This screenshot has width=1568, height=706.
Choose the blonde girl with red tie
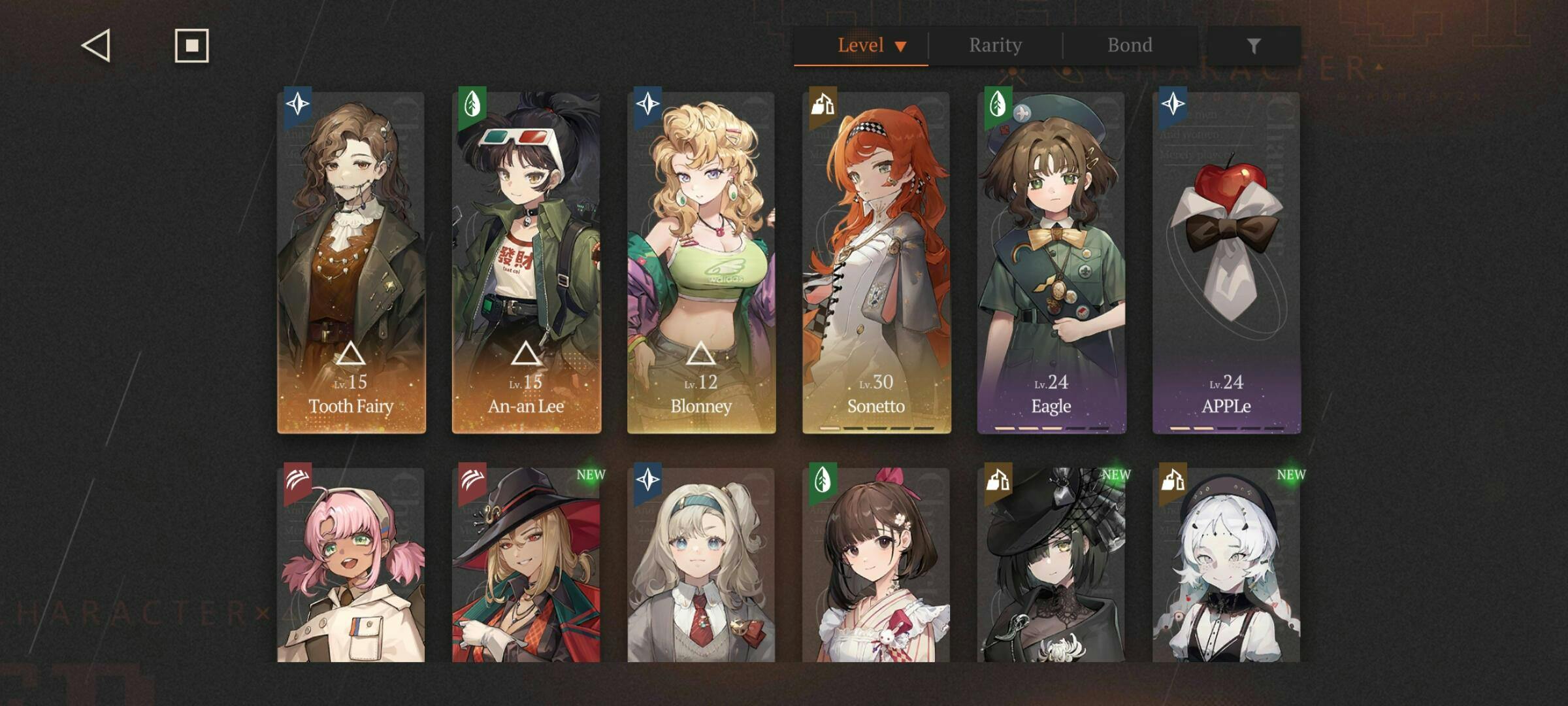701,565
